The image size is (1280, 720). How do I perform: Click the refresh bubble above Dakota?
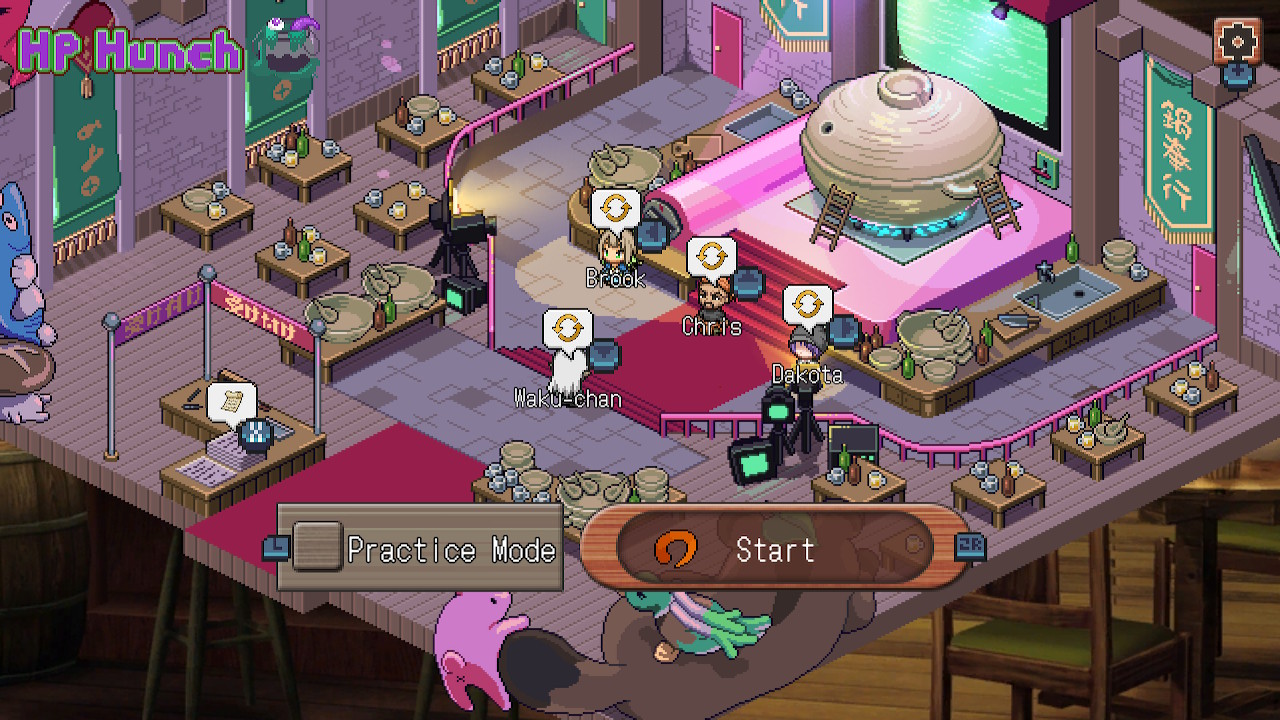808,303
